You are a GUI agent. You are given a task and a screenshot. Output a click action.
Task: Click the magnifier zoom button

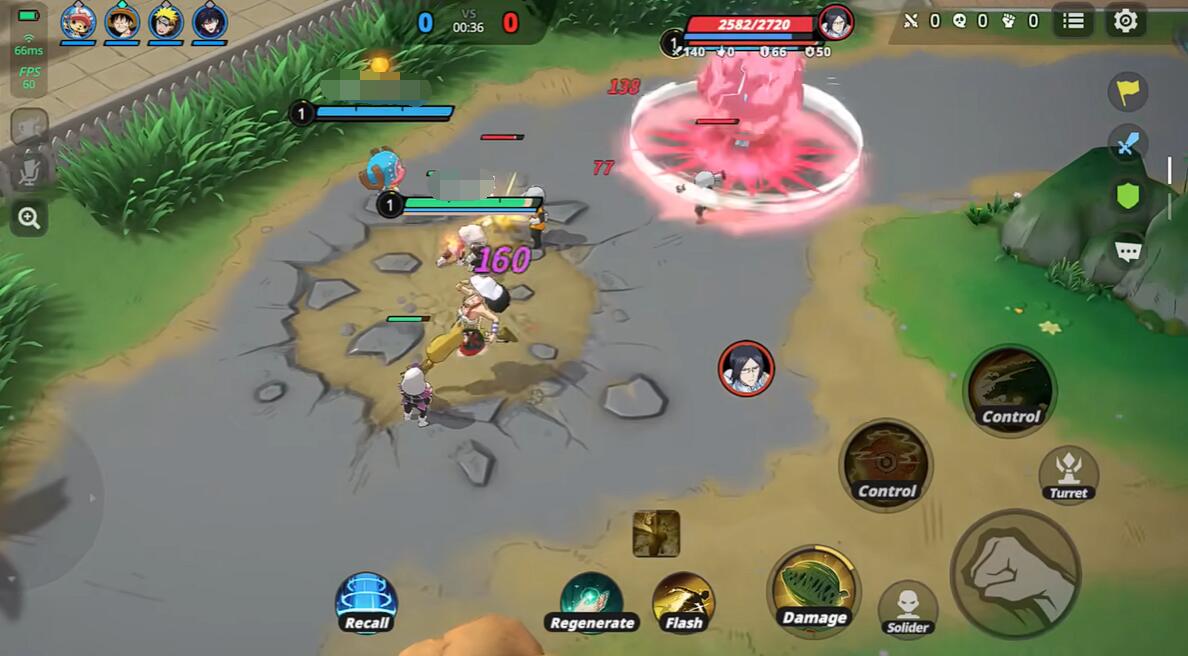pos(29,218)
